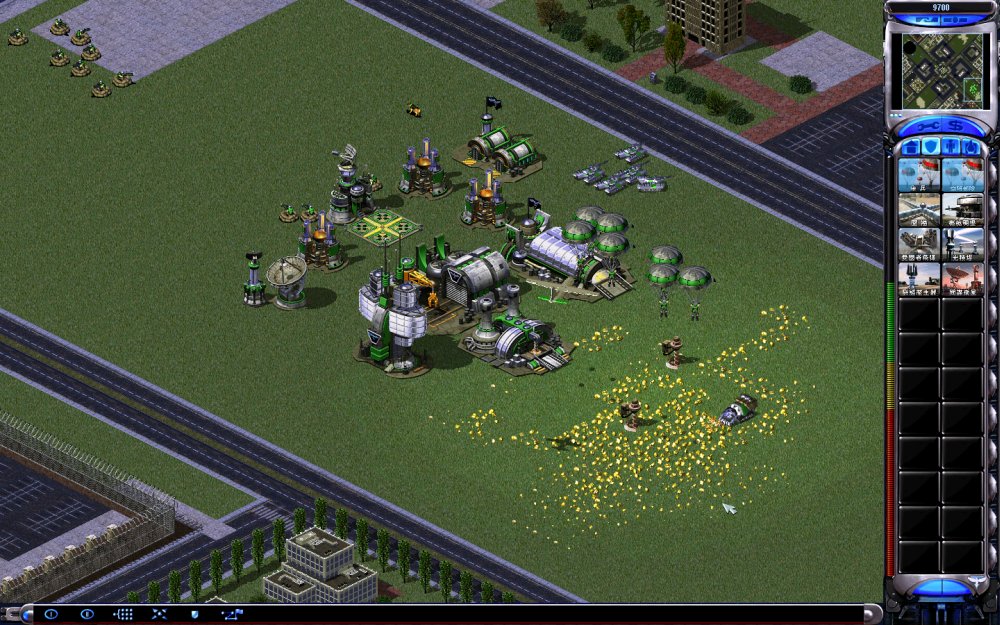Viewport: 1000px width, 625px height.
Task: Click the formation grid command button
Action: coord(123,613)
